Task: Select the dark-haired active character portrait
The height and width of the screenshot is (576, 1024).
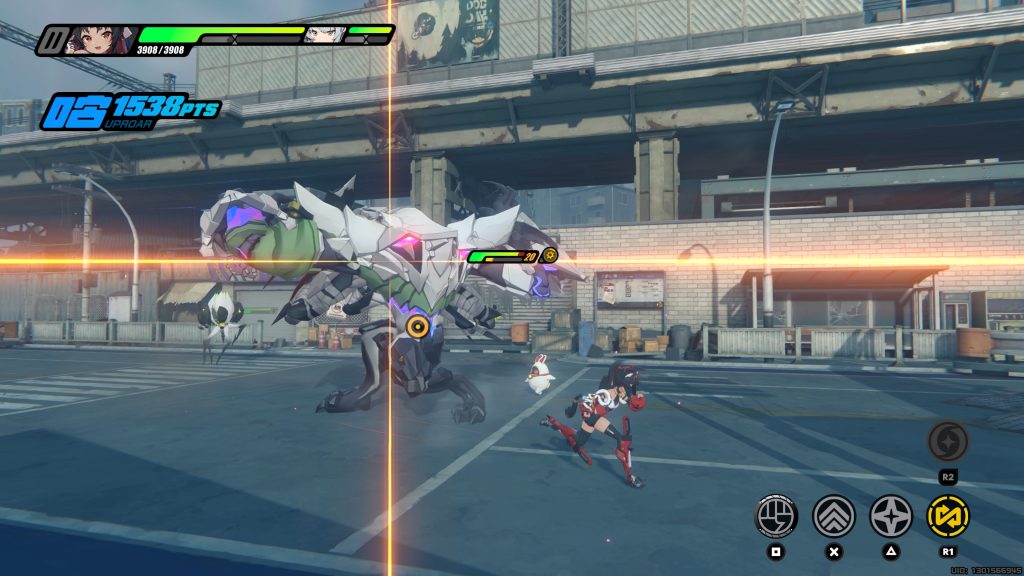Action: 95,40
